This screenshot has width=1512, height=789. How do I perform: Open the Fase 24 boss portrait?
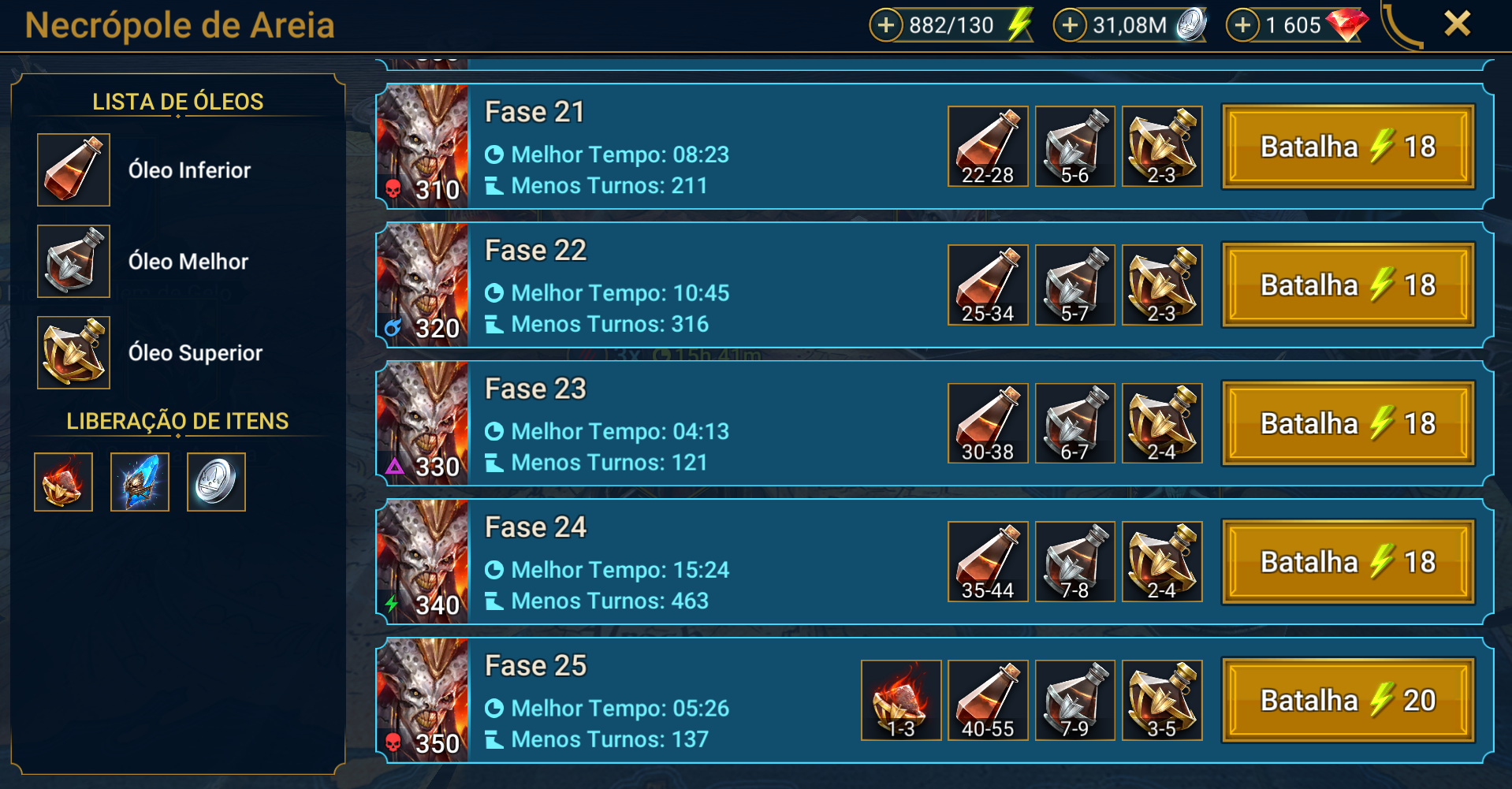point(423,562)
